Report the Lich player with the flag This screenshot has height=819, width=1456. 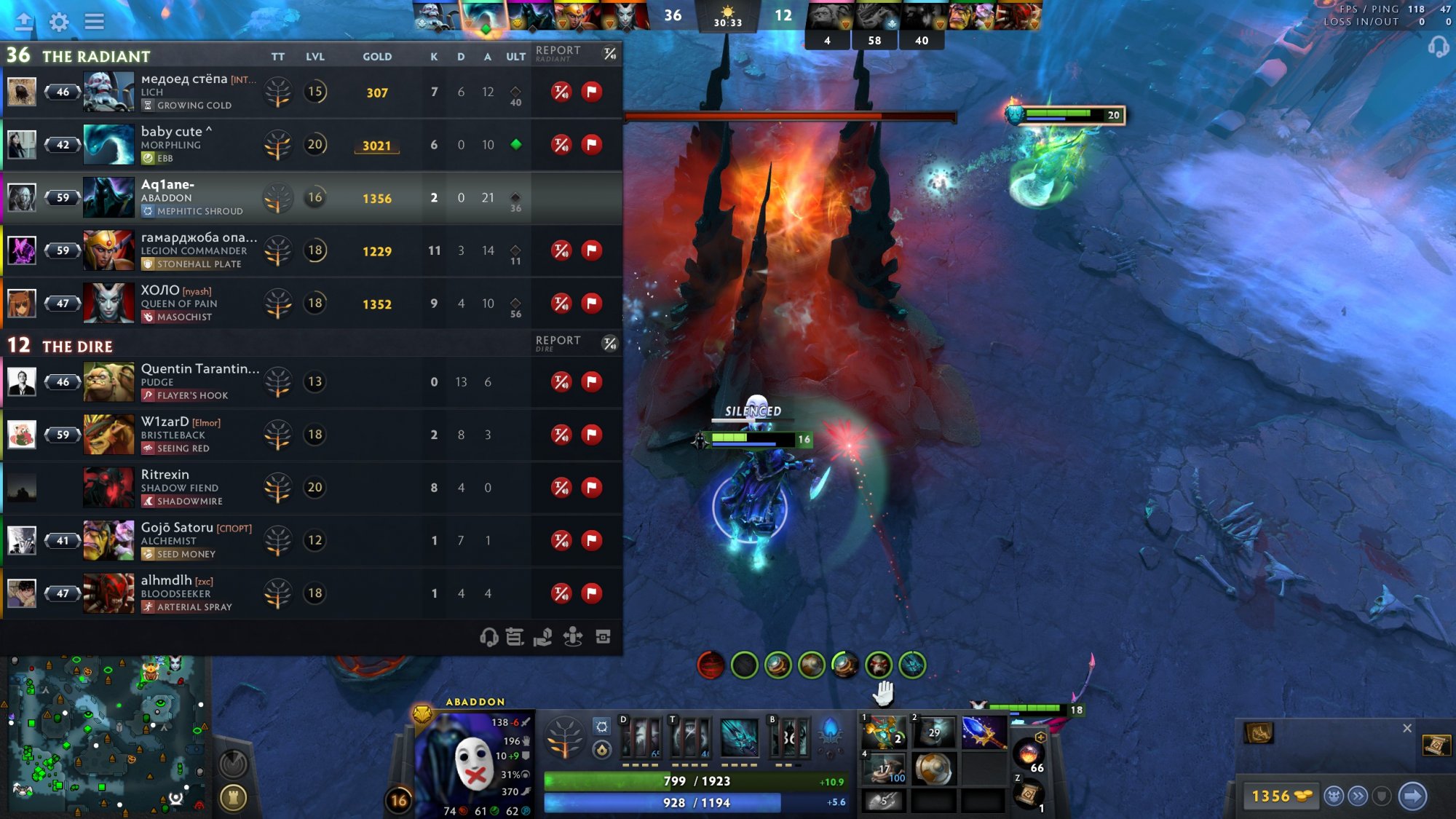tap(592, 92)
